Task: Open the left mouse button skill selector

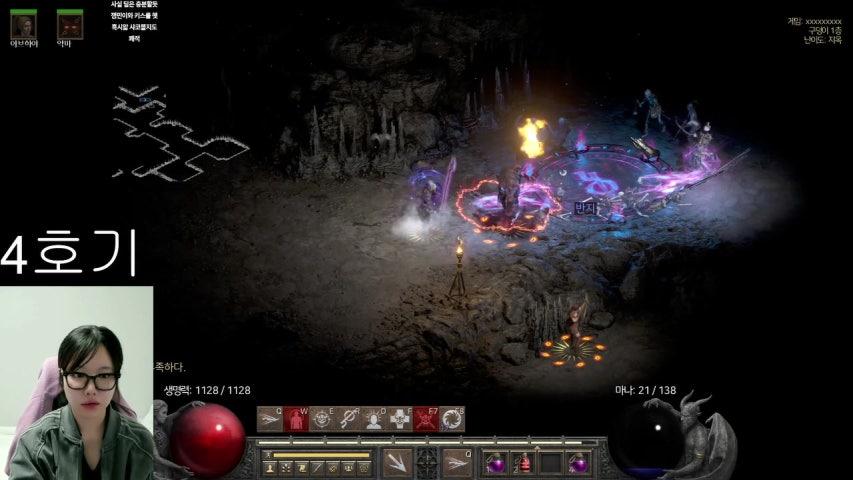Action: (x=397, y=462)
